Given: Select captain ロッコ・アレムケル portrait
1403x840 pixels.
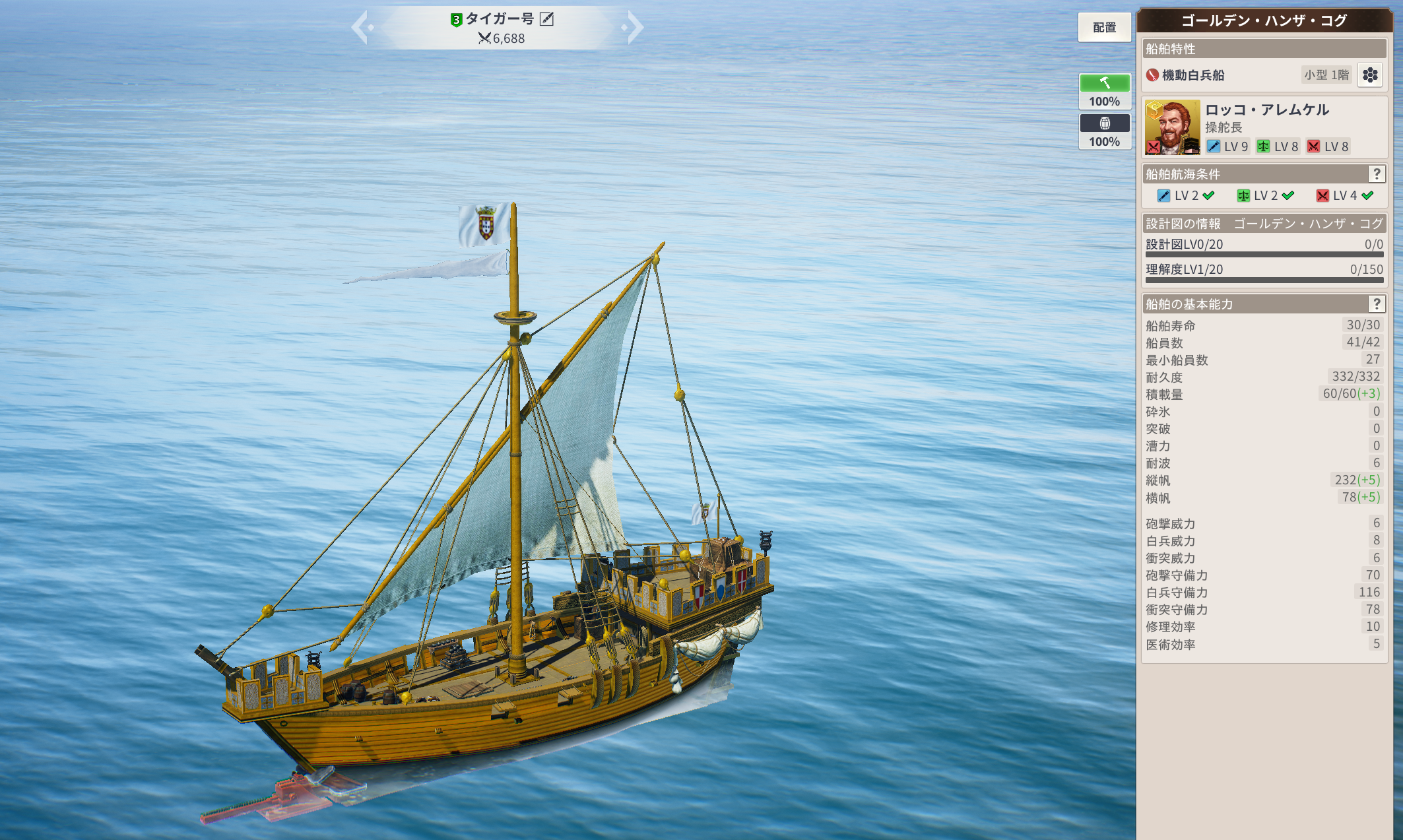Looking at the screenshot, I should pos(1172,127).
